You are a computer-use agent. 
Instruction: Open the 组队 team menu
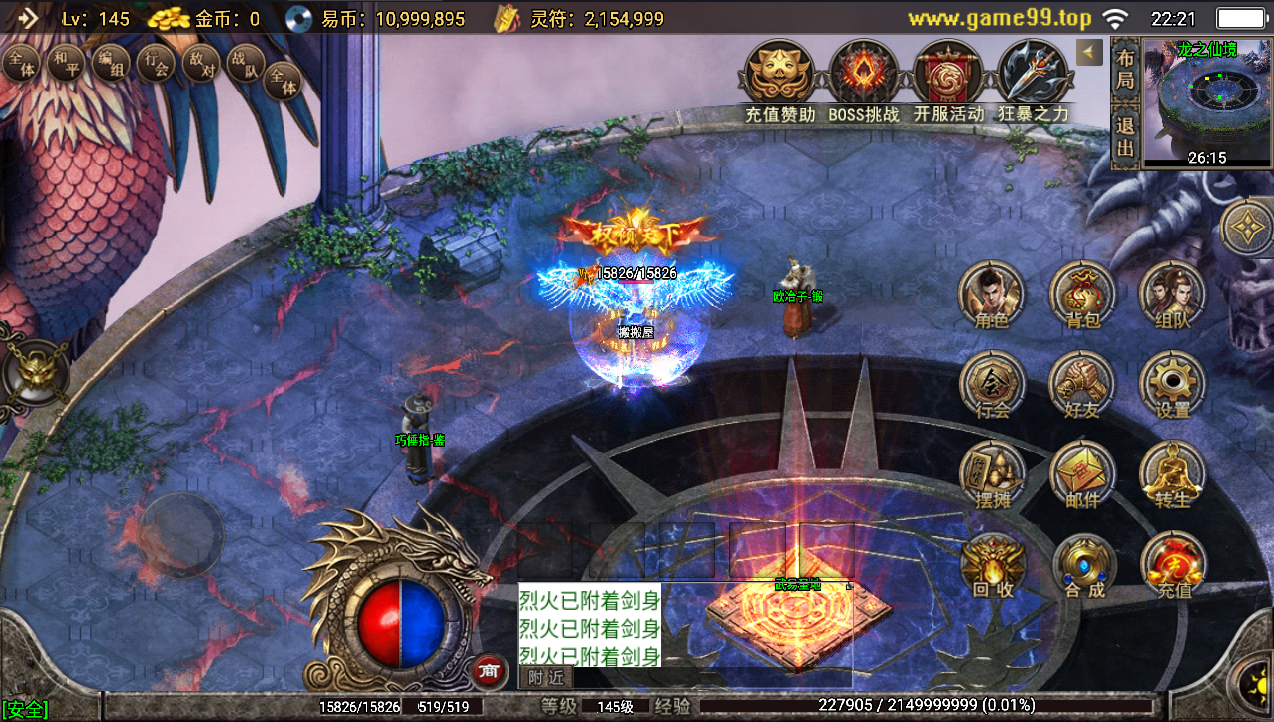point(1172,295)
